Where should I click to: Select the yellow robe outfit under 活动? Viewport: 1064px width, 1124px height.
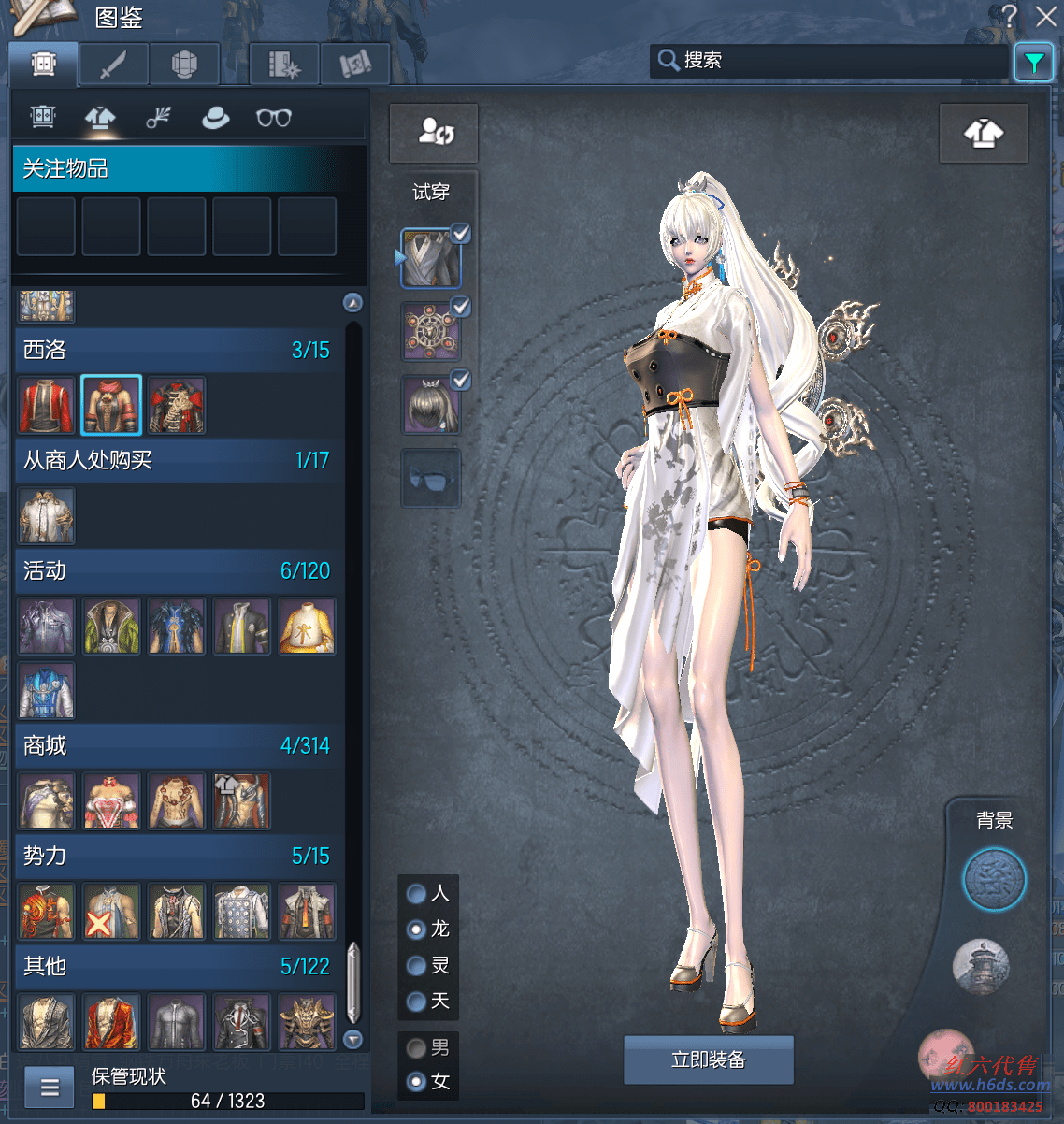pos(307,627)
